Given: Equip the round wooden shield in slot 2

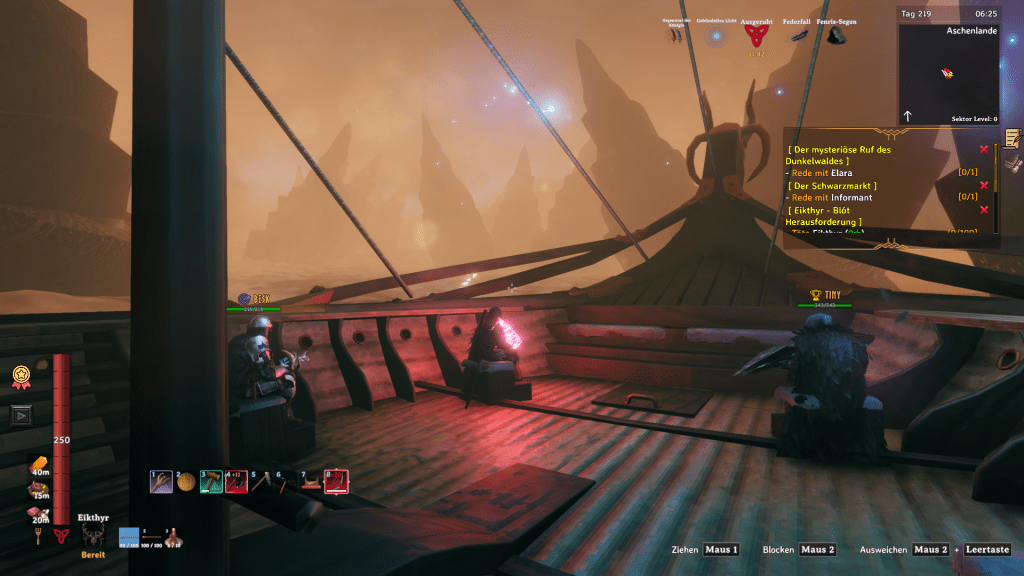Looking at the screenshot, I should pyautogui.click(x=186, y=482).
